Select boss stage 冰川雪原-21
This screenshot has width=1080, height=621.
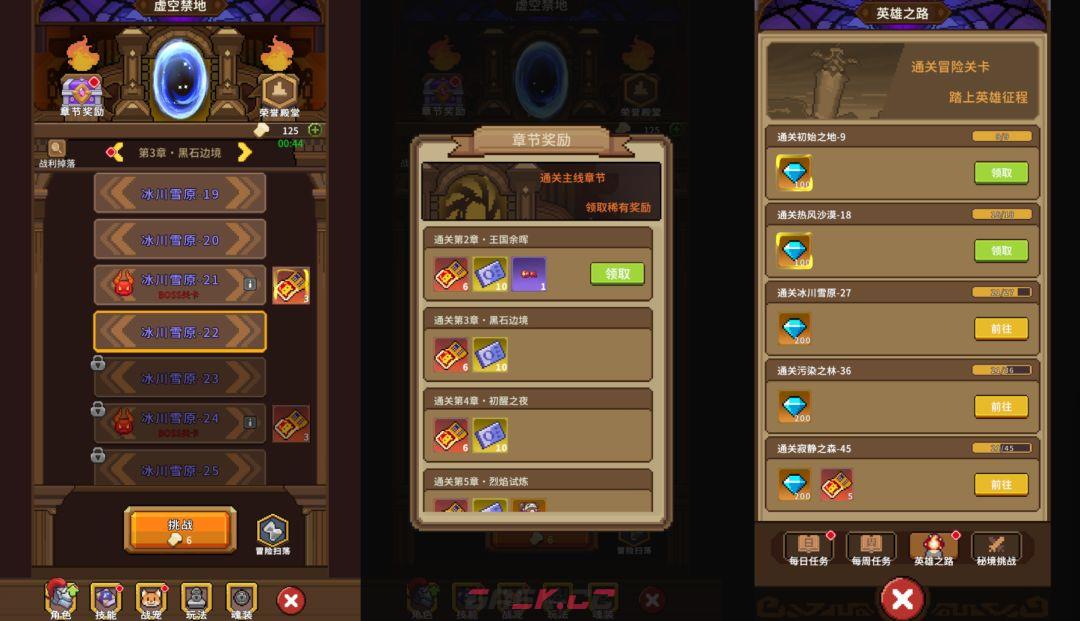coord(180,285)
